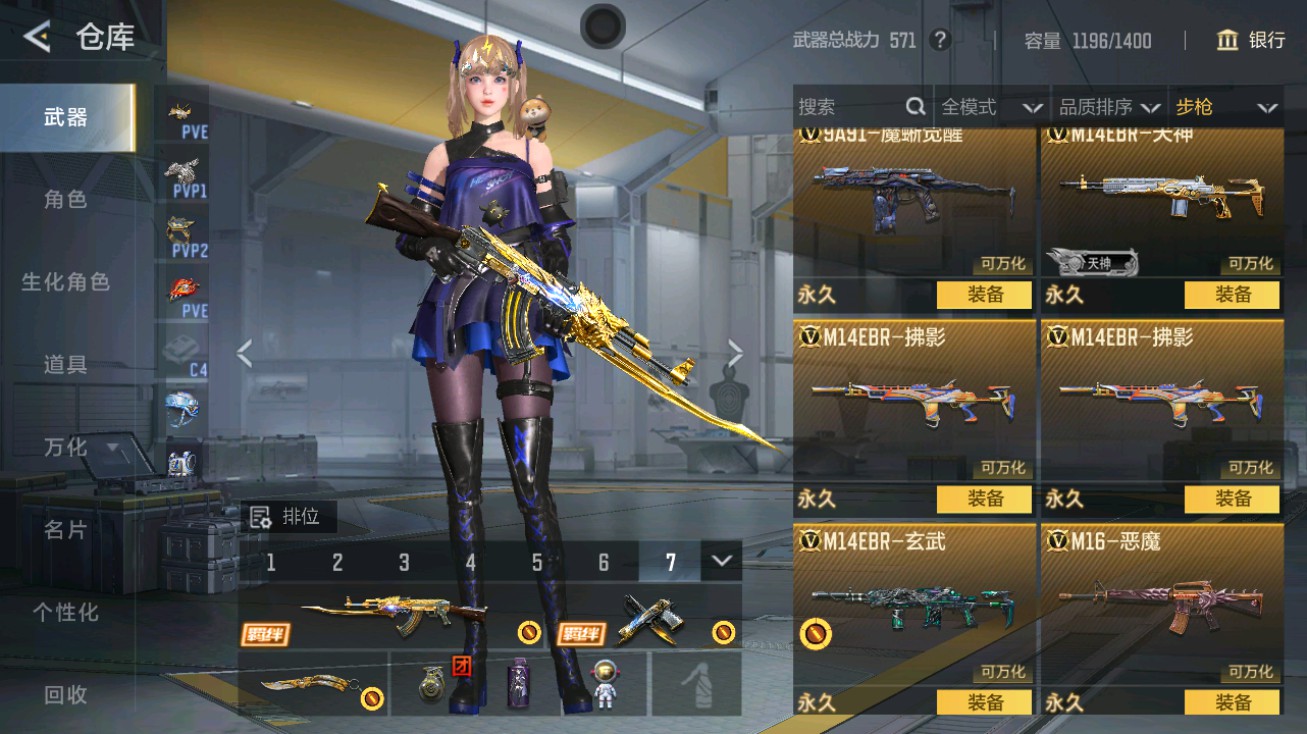Select loadout slot number 3

tap(404, 562)
